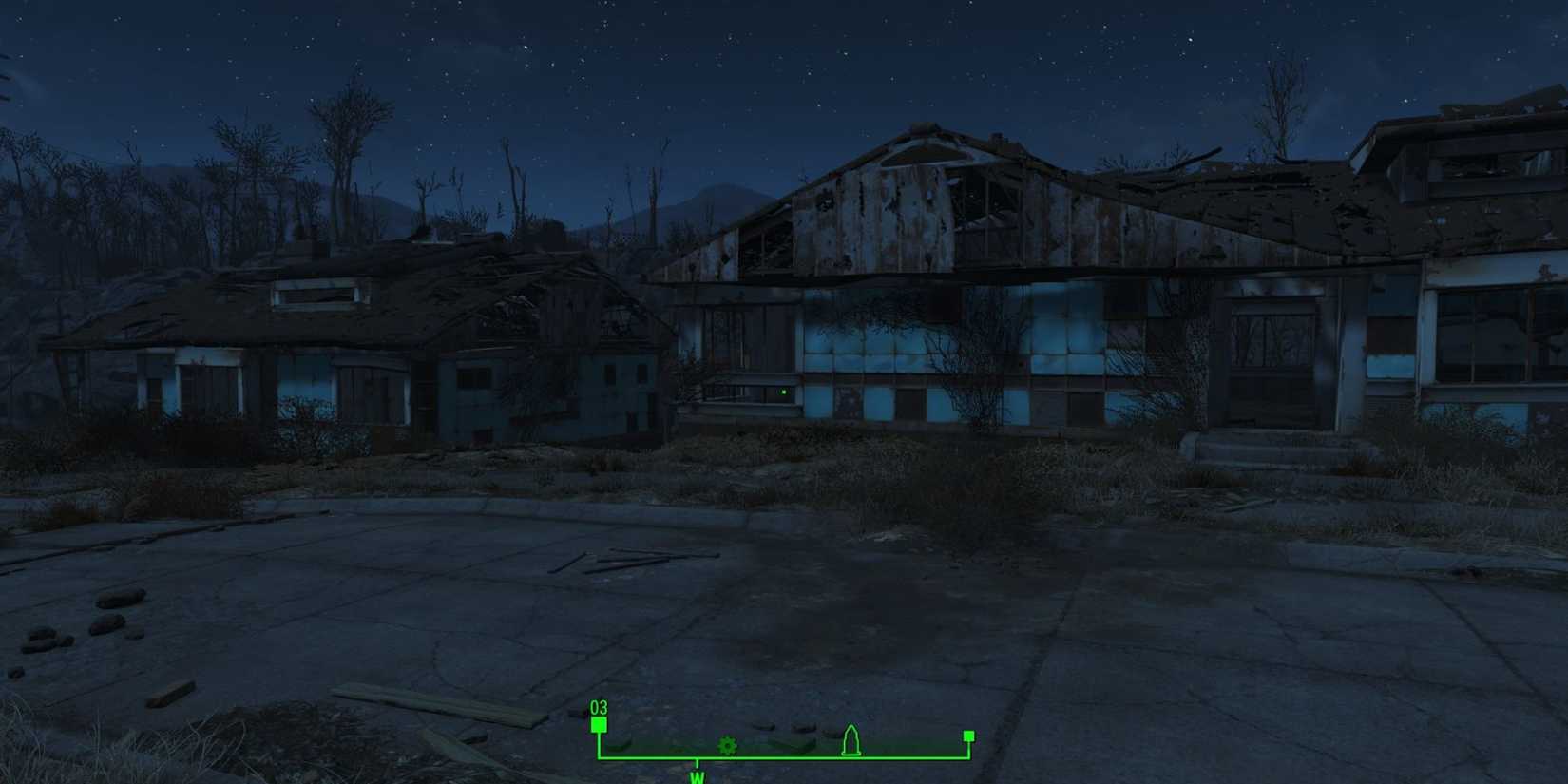
Task: Click the square icon below the 03 label
Action: pyautogui.click(x=600, y=724)
